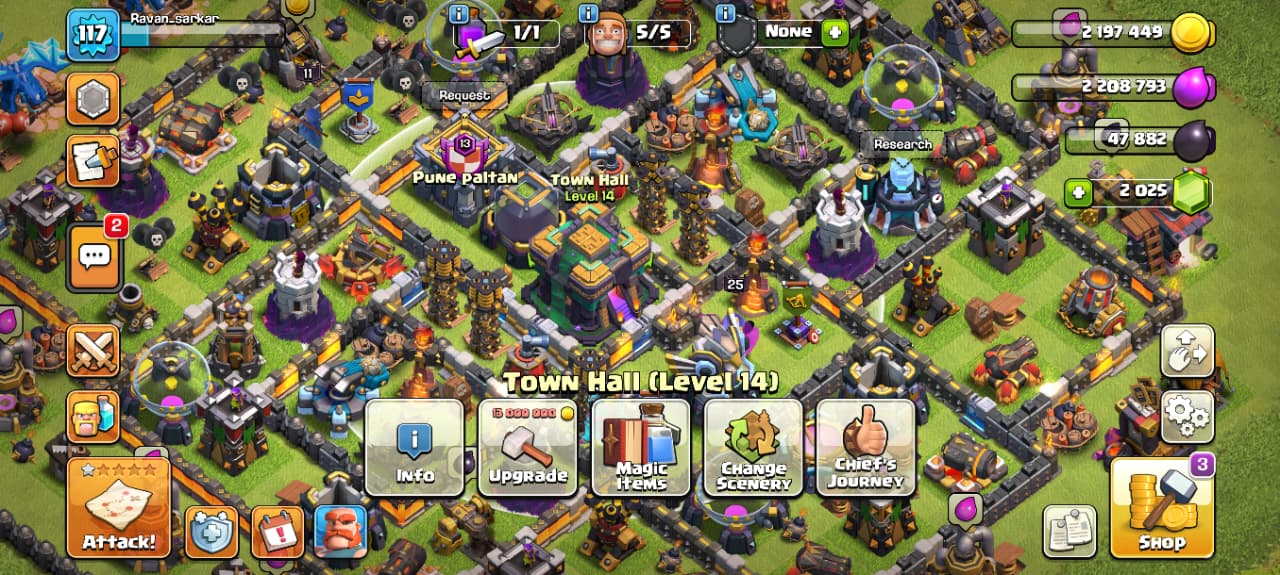Viewport: 1280px width, 575px height.
Task: Open the game settings gears
Action: 1187,416
